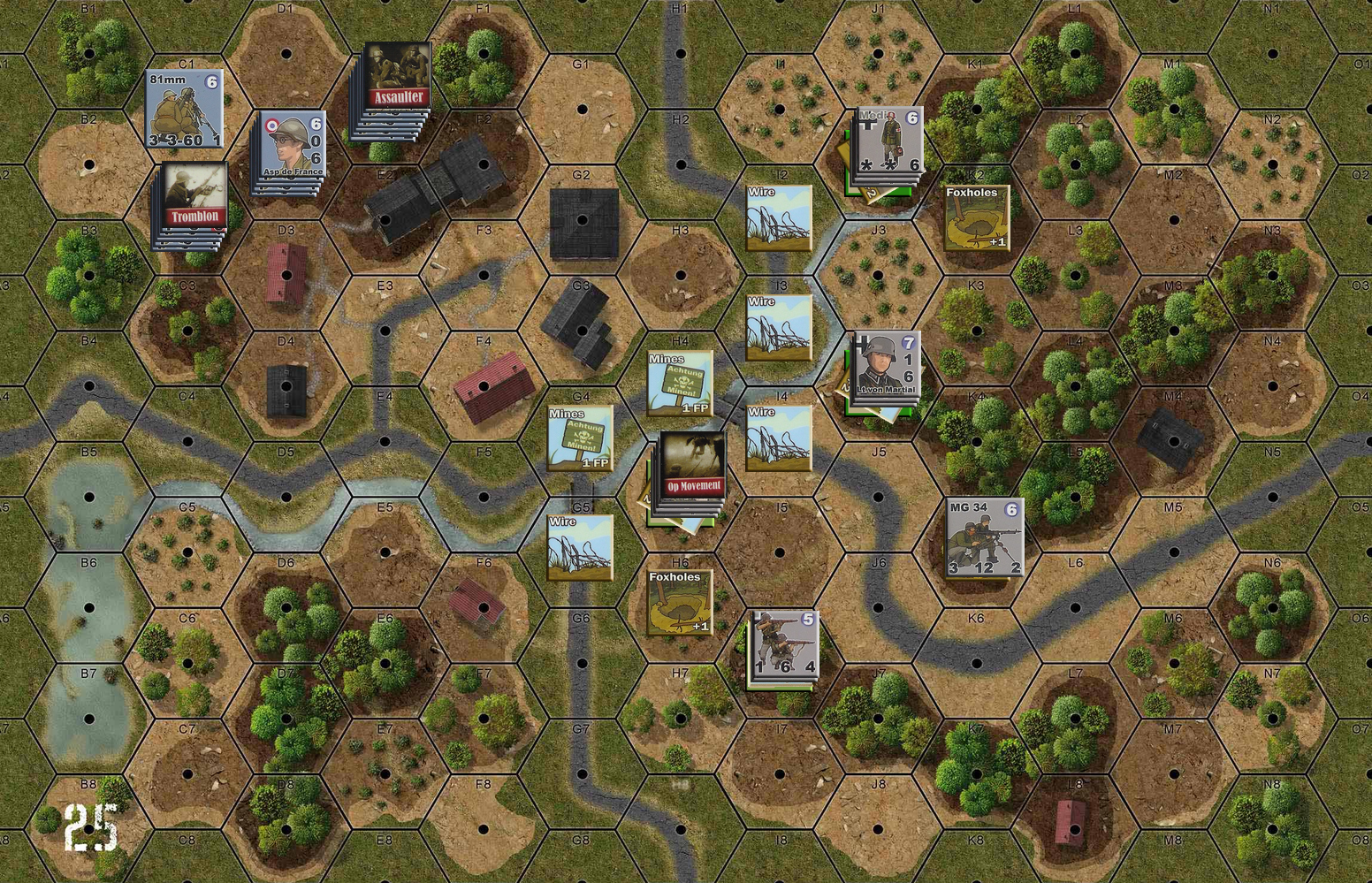
Task: Select the 81mm mortar counter in C1
Action: (x=184, y=106)
